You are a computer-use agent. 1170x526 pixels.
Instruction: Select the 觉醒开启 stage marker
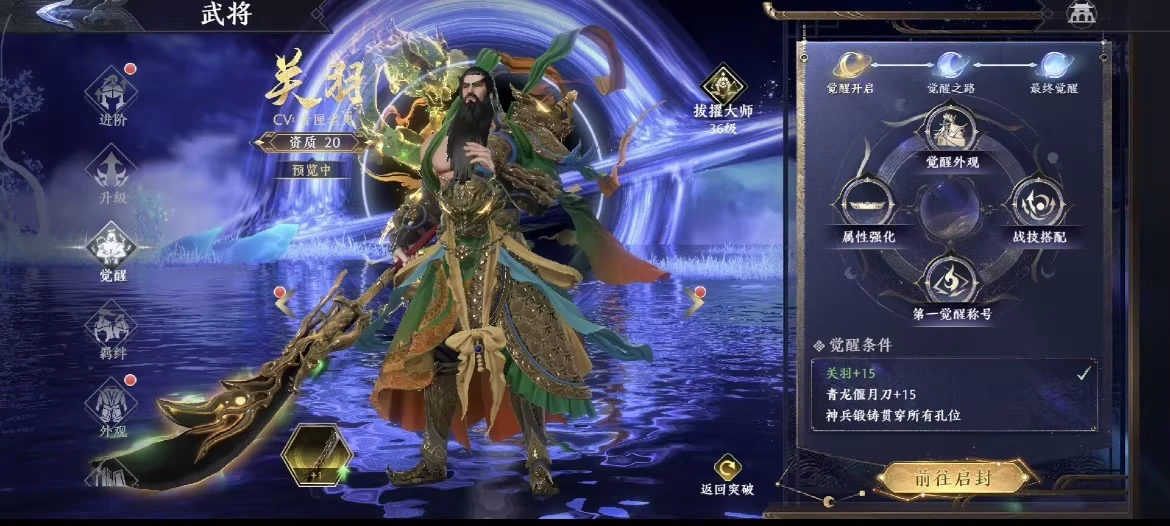pos(850,67)
